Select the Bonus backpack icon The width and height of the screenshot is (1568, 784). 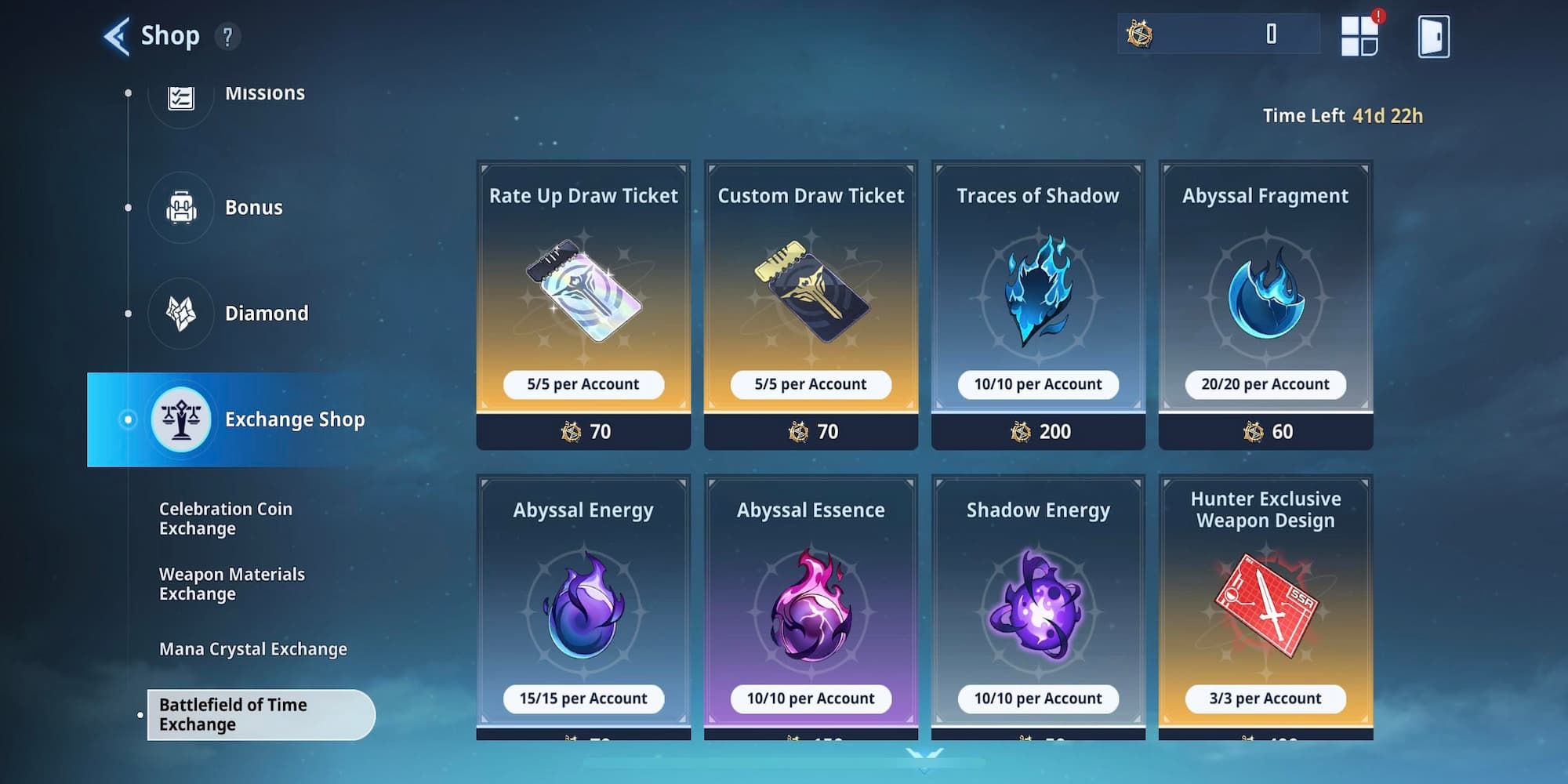[x=181, y=207]
